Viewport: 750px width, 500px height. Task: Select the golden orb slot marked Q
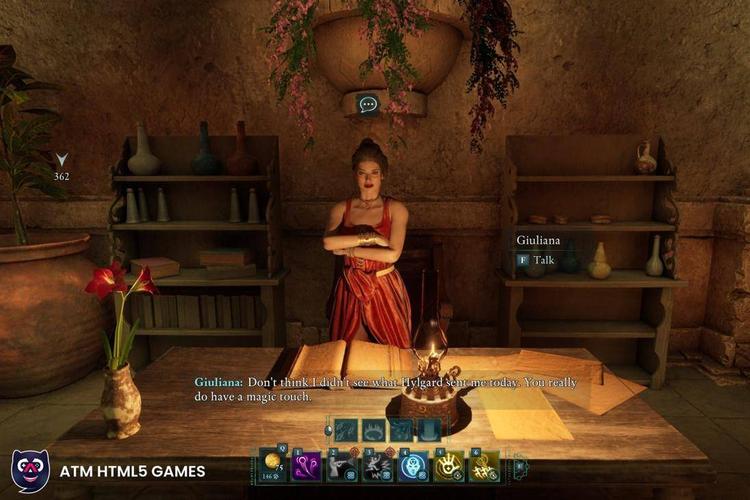tap(272, 465)
